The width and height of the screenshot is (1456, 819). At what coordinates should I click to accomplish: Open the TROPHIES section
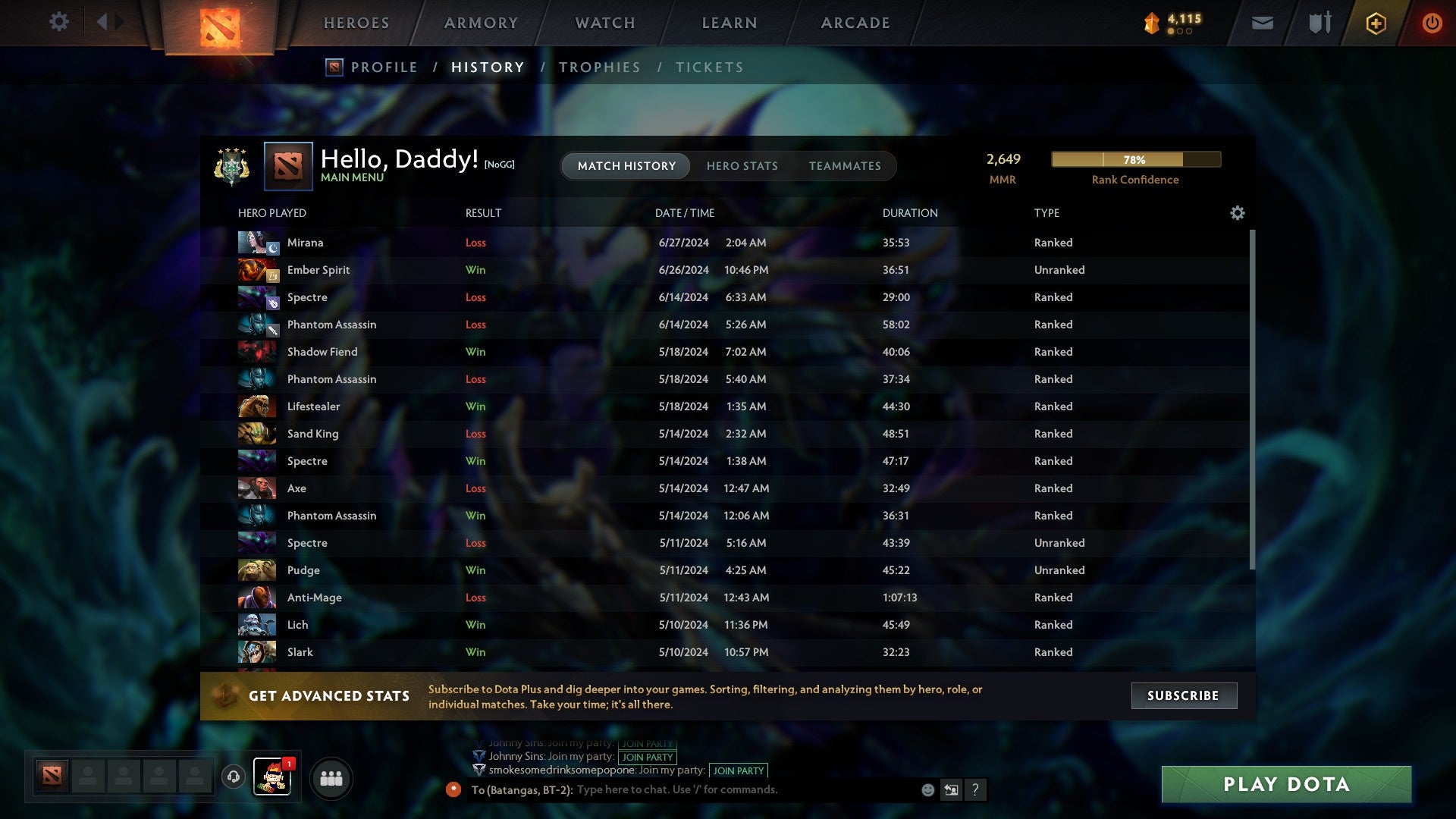tap(599, 67)
